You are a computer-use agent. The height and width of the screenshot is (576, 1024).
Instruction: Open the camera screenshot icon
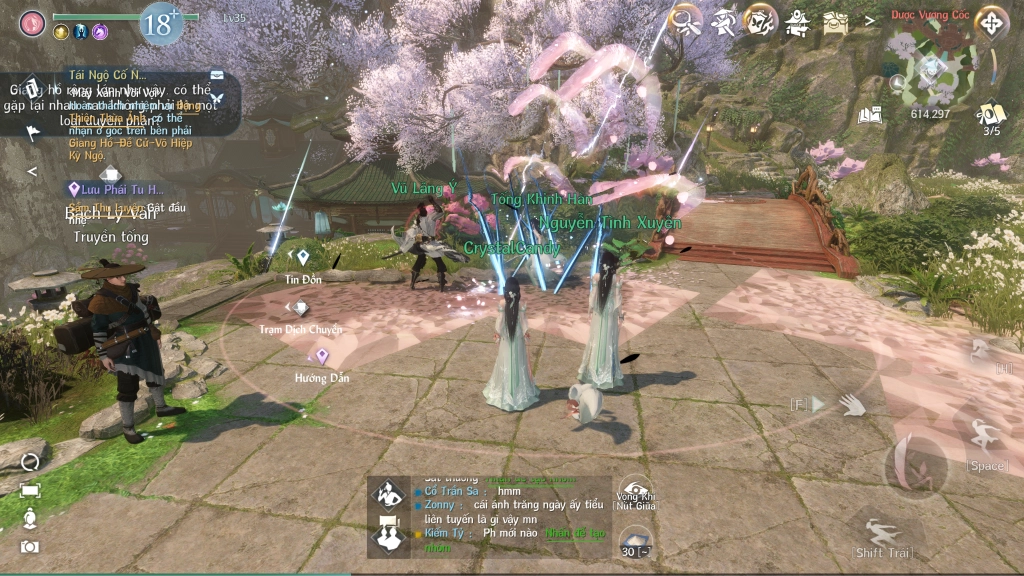tap(30, 546)
